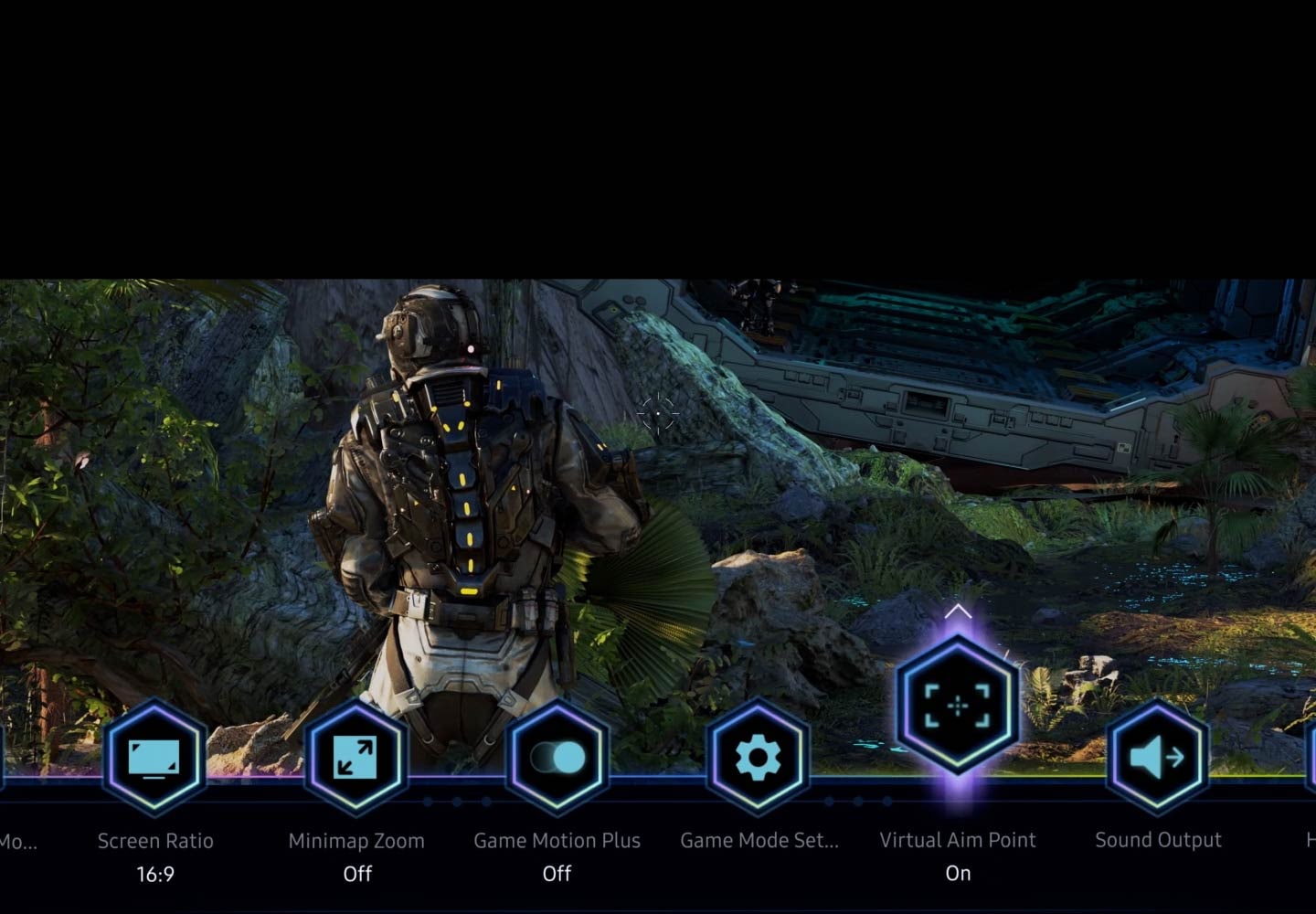Viewport: 1316px width, 914px height.
Task: Open the Screen Ratio options list
Action: coord(155,759)
